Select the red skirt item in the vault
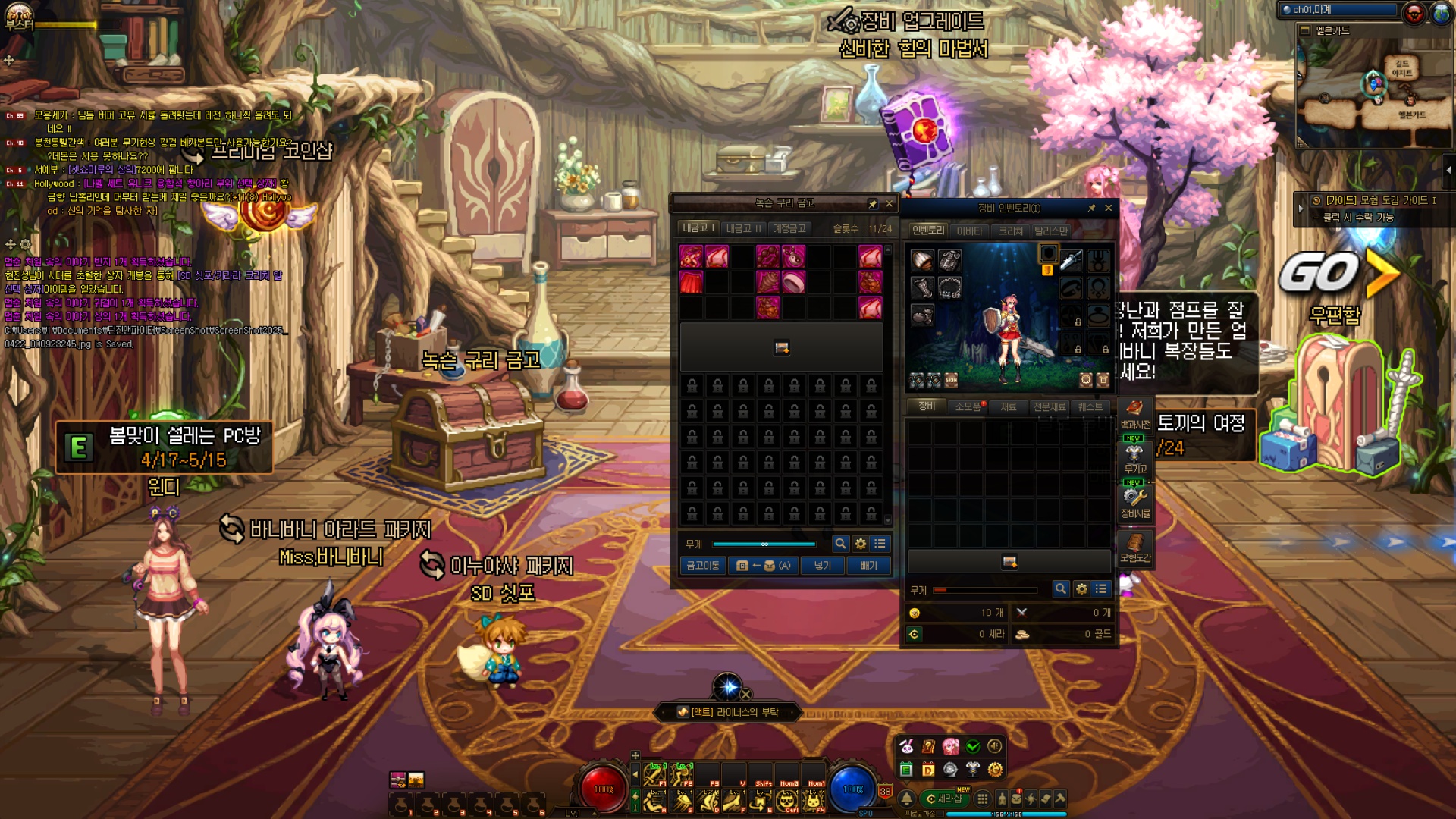 tap(692, 282)
